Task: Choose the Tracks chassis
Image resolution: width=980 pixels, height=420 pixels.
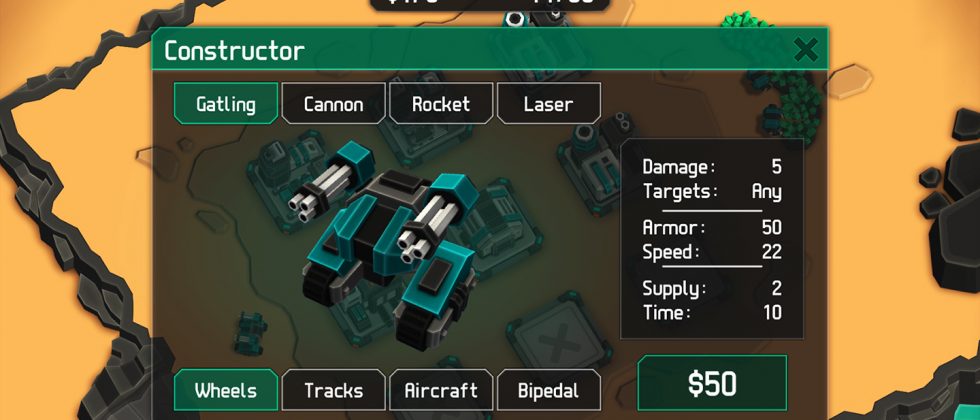Action: pos(333,390)
